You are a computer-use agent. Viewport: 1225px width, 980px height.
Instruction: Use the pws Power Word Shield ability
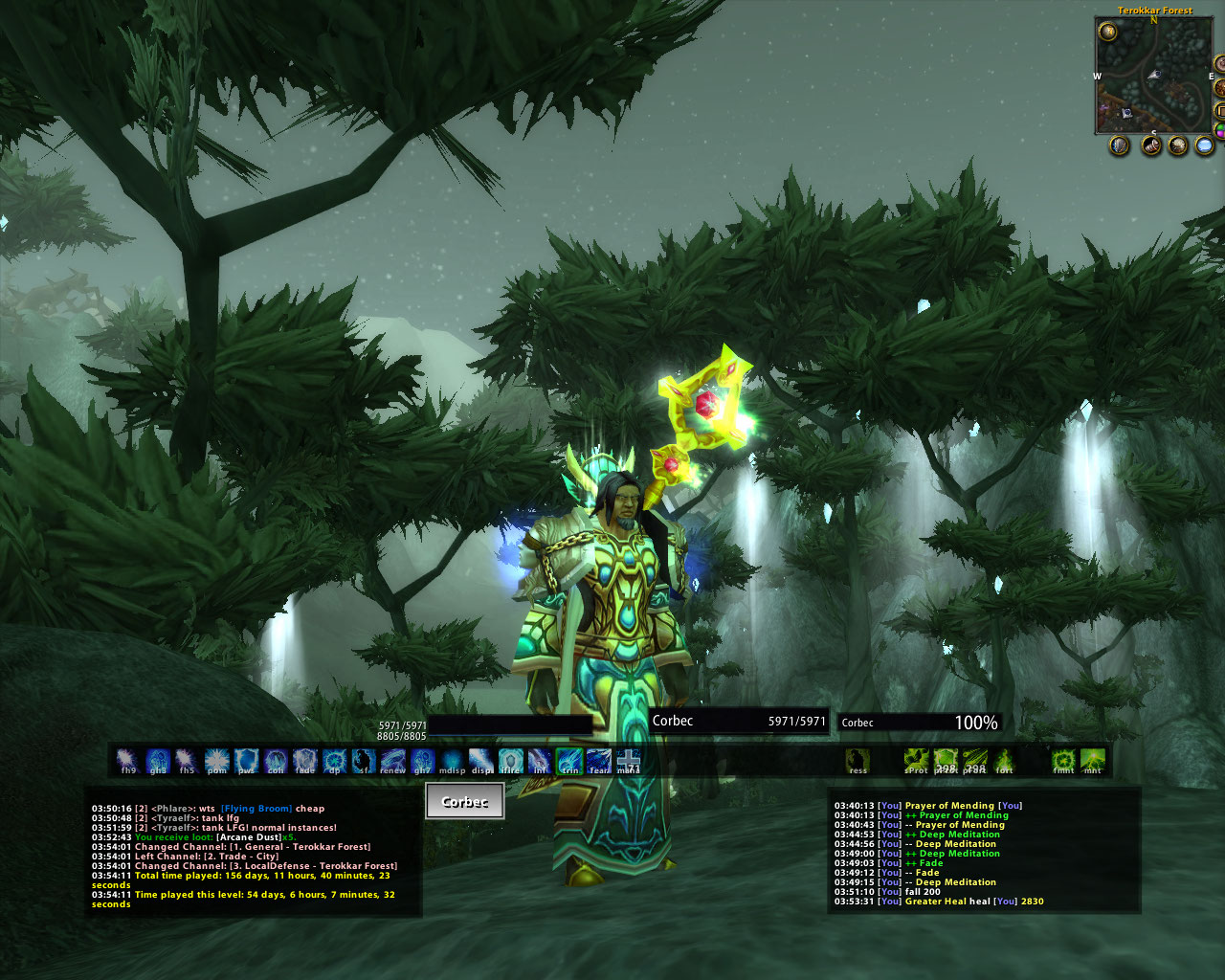coord(246,761)
